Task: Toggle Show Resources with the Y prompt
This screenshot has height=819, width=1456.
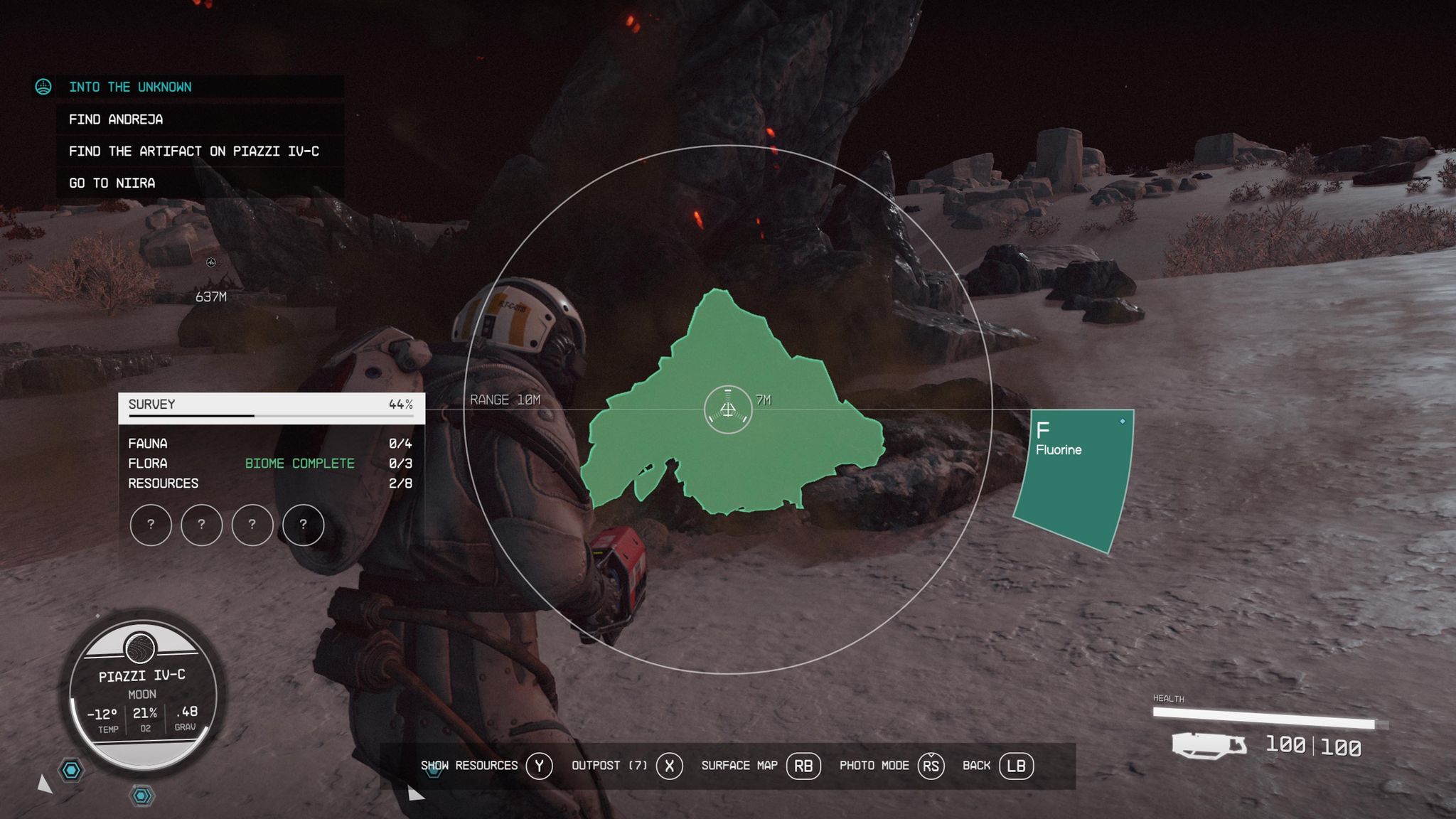Action: [x=540, y=766]
